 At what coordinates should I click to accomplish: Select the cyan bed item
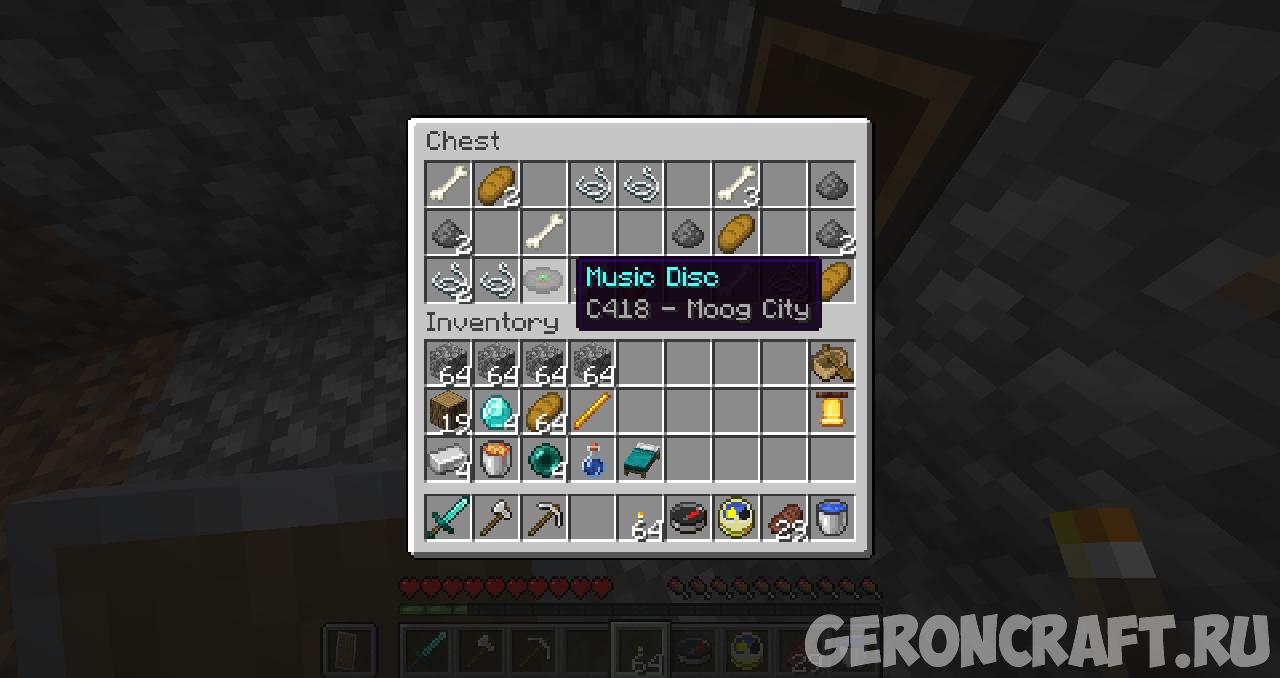641,459
